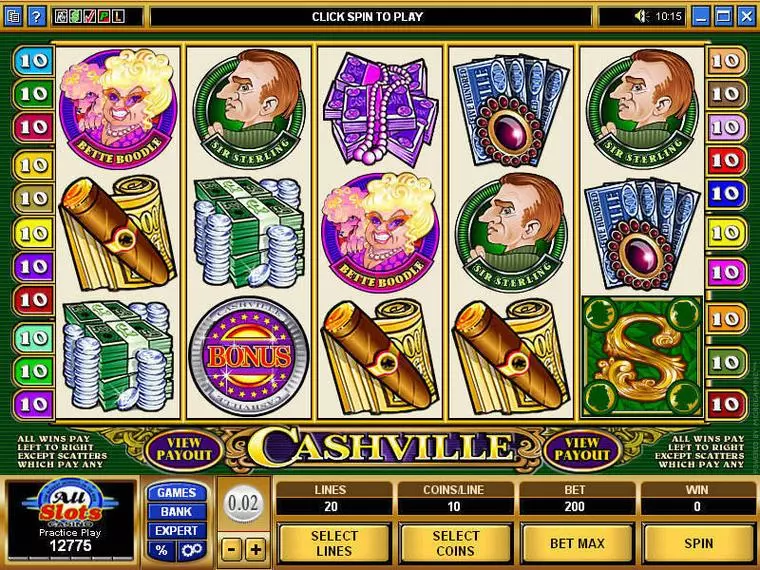Choose SELECT COINS to change coins per line
Image resolution: width=760 pixels, height=570 pixels.
tap(455, 543)
